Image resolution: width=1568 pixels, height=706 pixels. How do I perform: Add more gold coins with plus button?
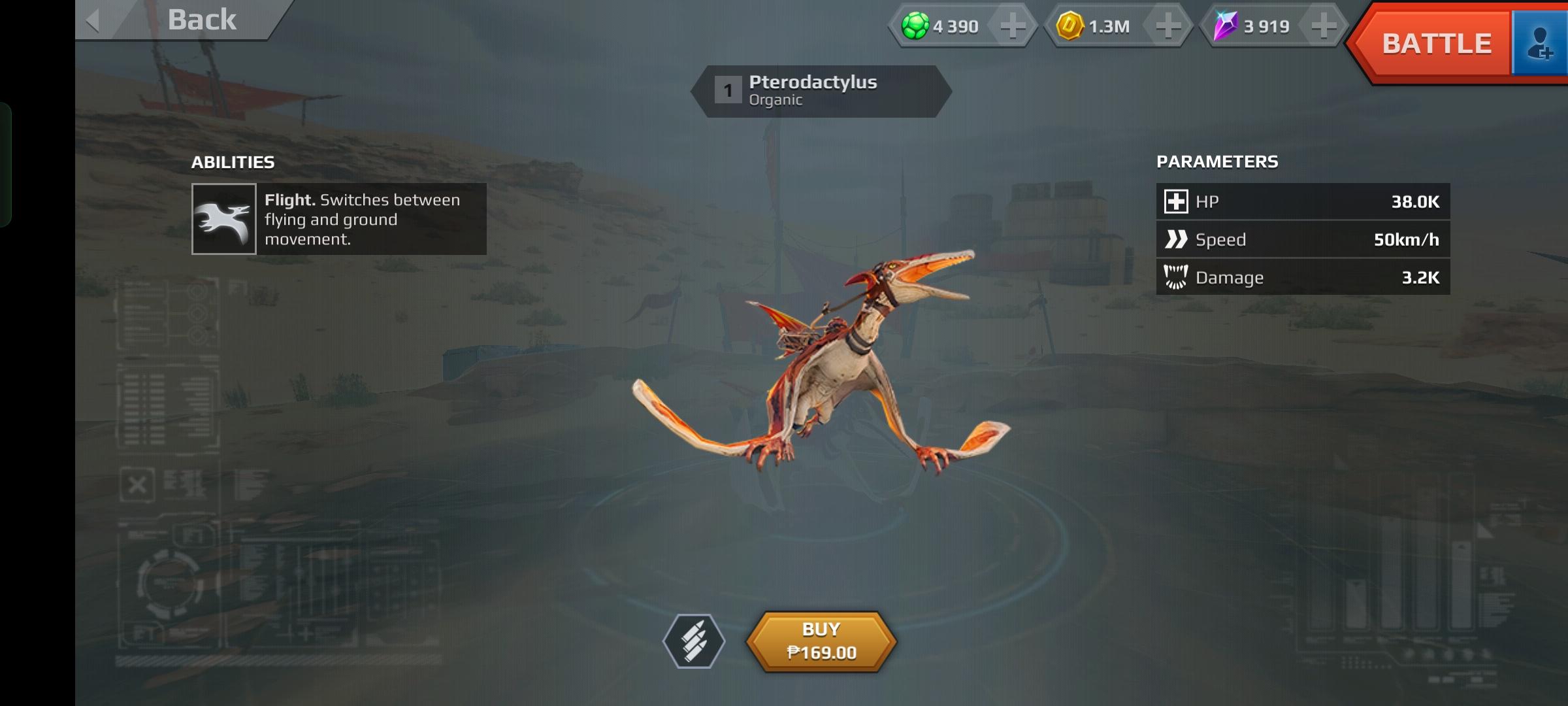point(1168,27)
